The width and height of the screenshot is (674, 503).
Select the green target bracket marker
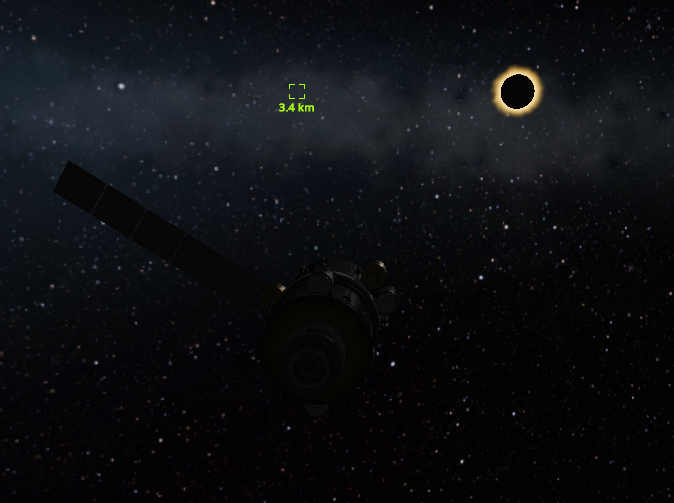click(297, 91)
